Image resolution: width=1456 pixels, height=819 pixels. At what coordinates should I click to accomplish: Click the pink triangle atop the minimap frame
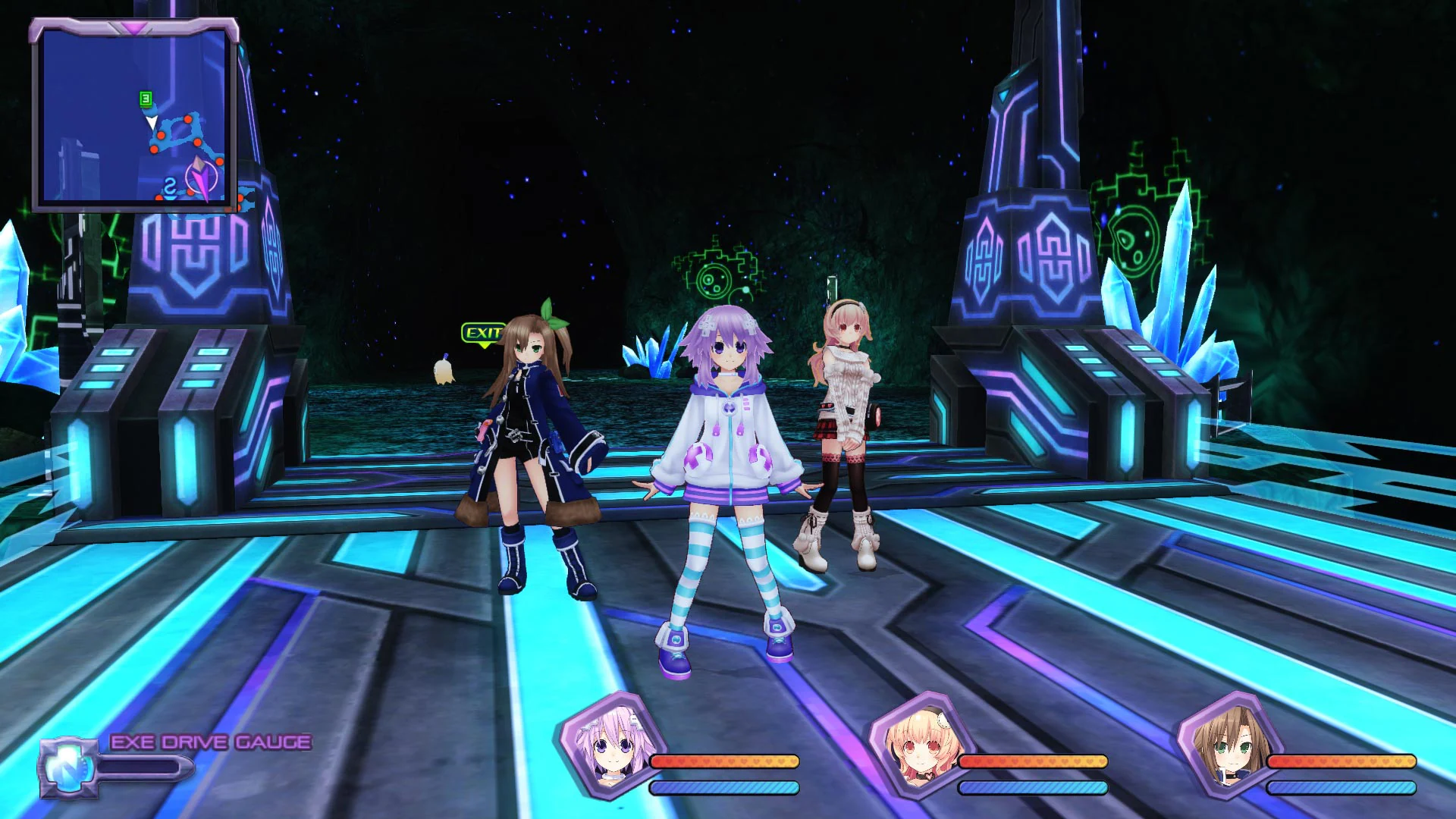point(133,27)
